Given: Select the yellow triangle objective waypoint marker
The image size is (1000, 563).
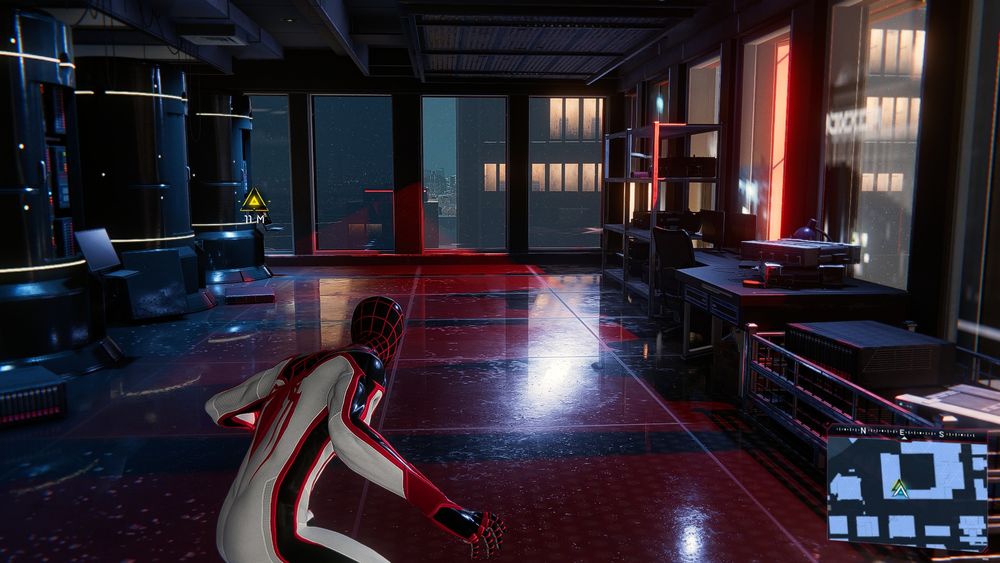Looking at the screenshot, I should [254, 199].
